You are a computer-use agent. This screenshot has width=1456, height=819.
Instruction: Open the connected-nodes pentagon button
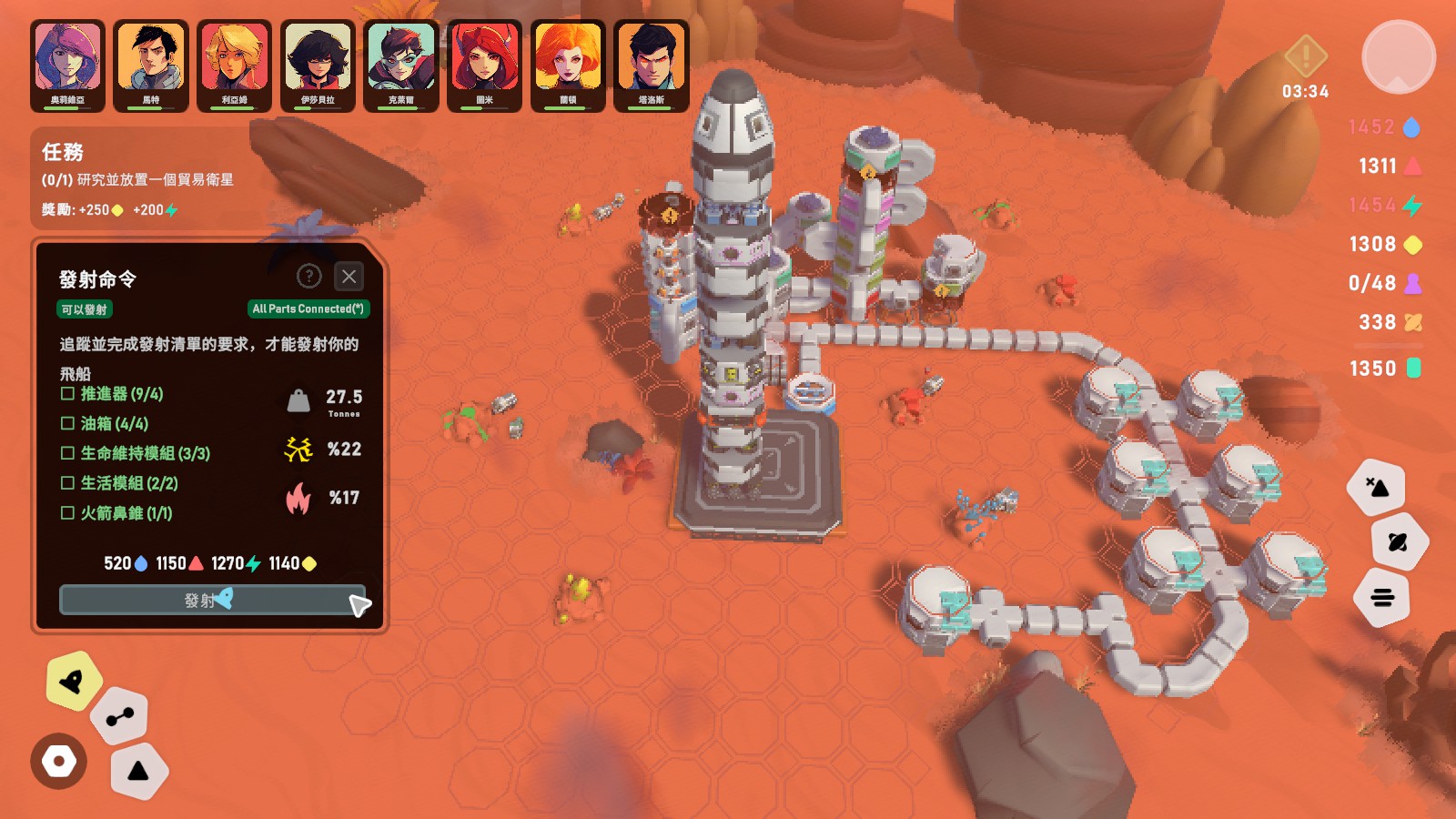coord(119,717)
